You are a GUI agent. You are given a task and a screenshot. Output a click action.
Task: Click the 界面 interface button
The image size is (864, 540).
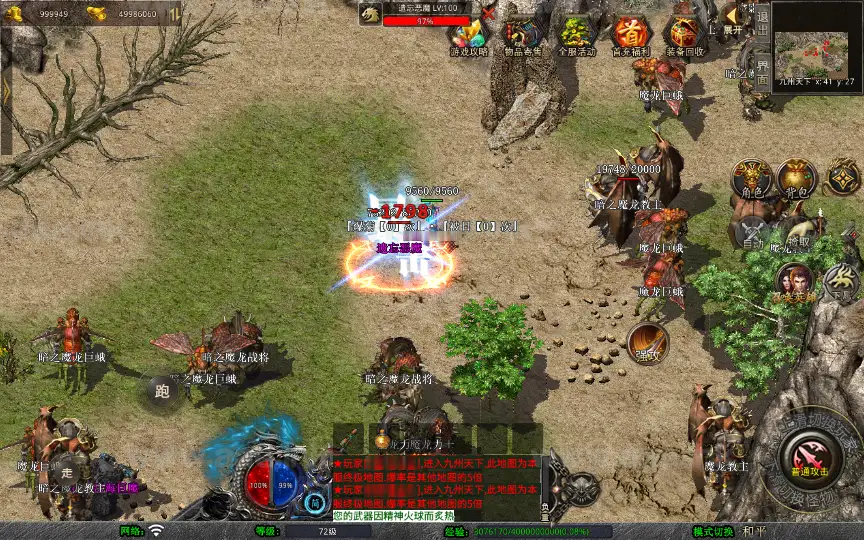(762, 66)
